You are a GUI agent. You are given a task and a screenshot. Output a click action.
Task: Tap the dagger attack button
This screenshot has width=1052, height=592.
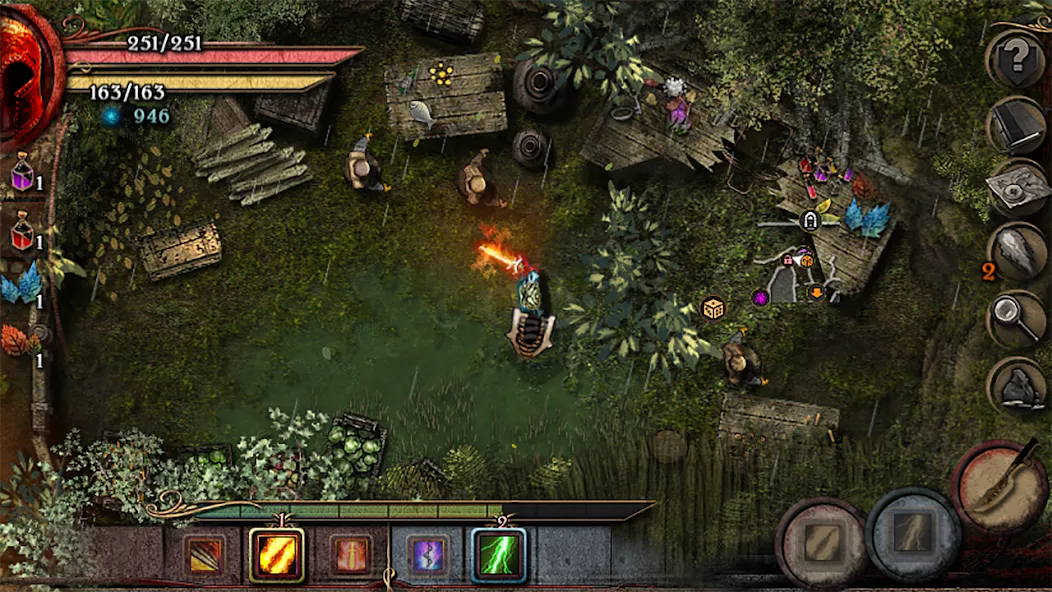coord(1000,485)
